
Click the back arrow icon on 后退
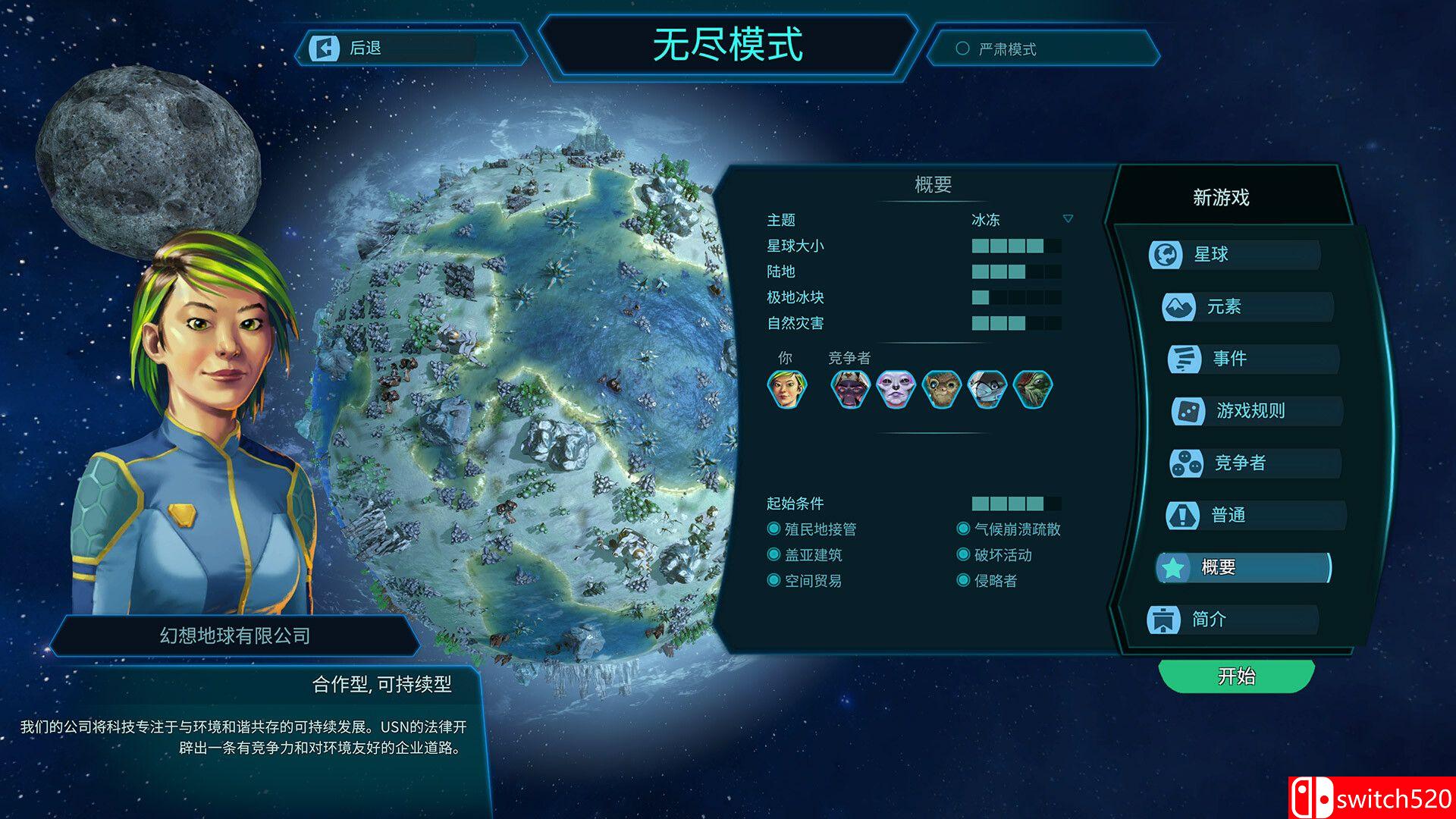click(x=325, y=48)
